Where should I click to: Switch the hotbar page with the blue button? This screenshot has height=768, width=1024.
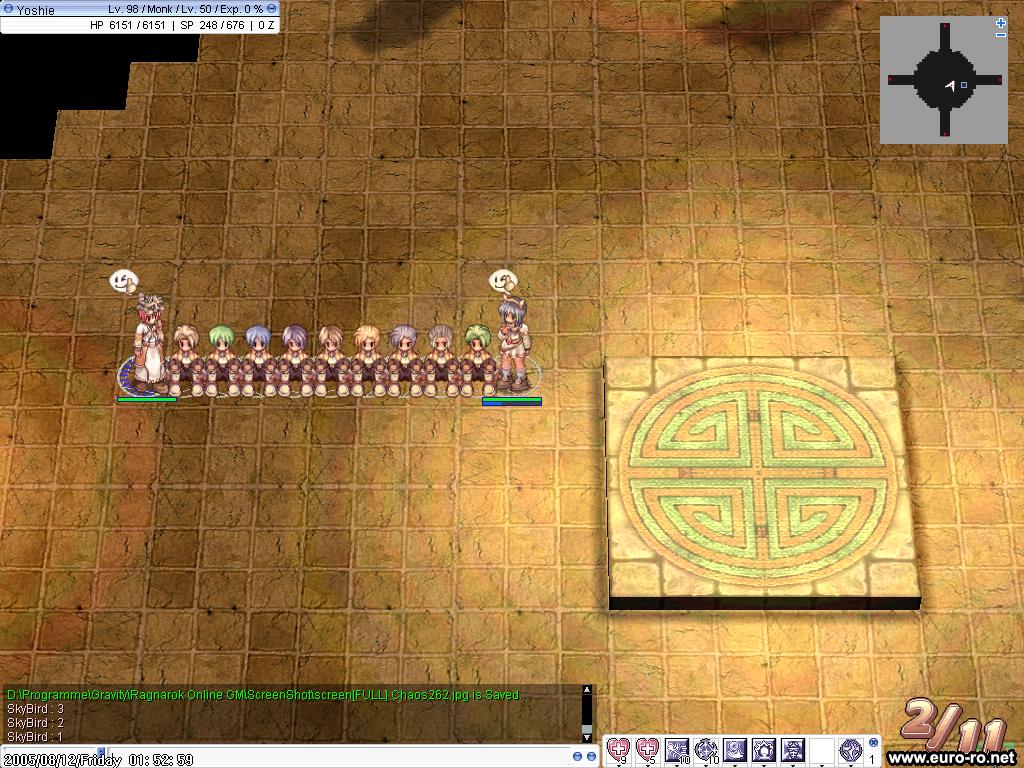point(873,743)
